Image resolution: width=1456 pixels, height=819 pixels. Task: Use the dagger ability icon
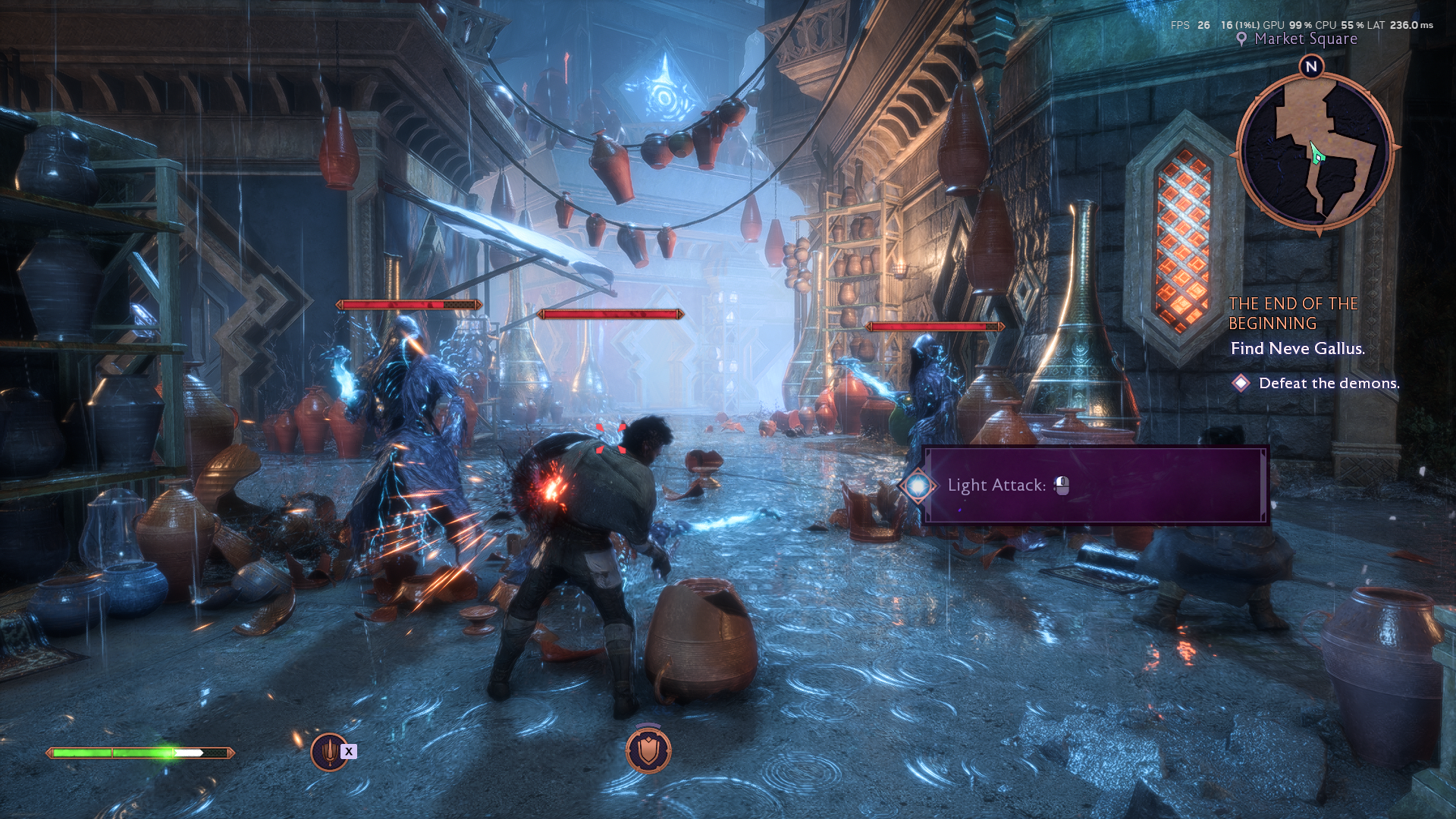[329, 752]
